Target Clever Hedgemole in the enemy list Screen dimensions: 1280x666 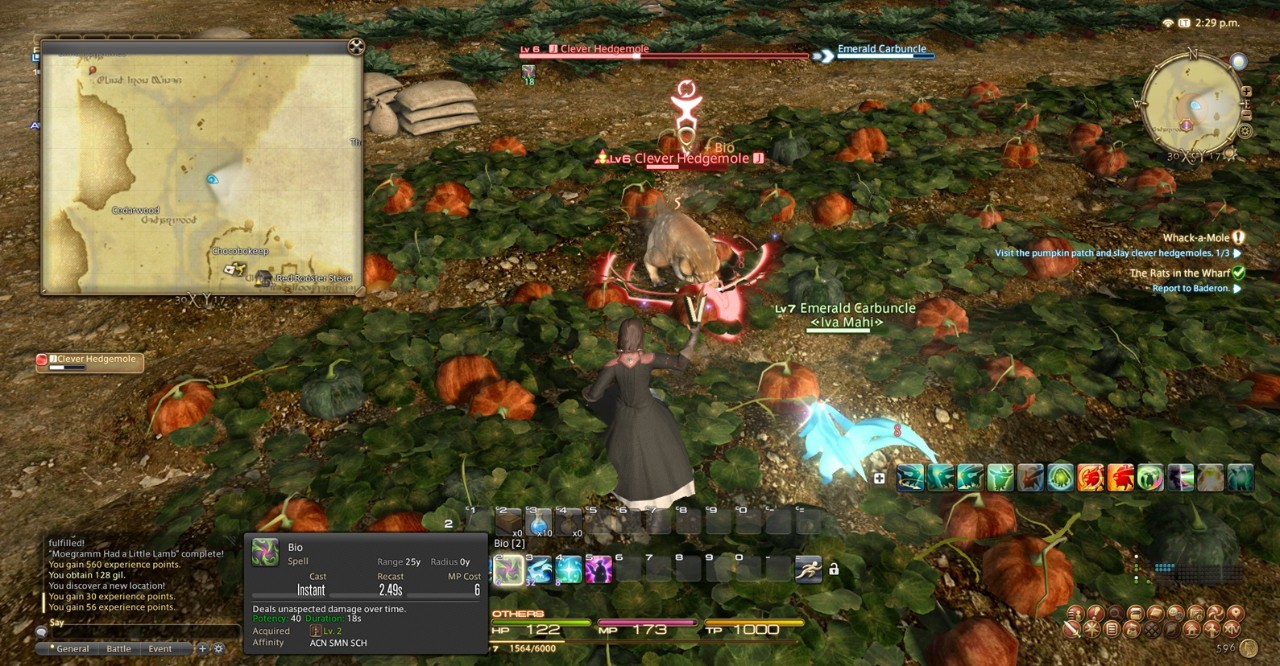pos(90,362)
